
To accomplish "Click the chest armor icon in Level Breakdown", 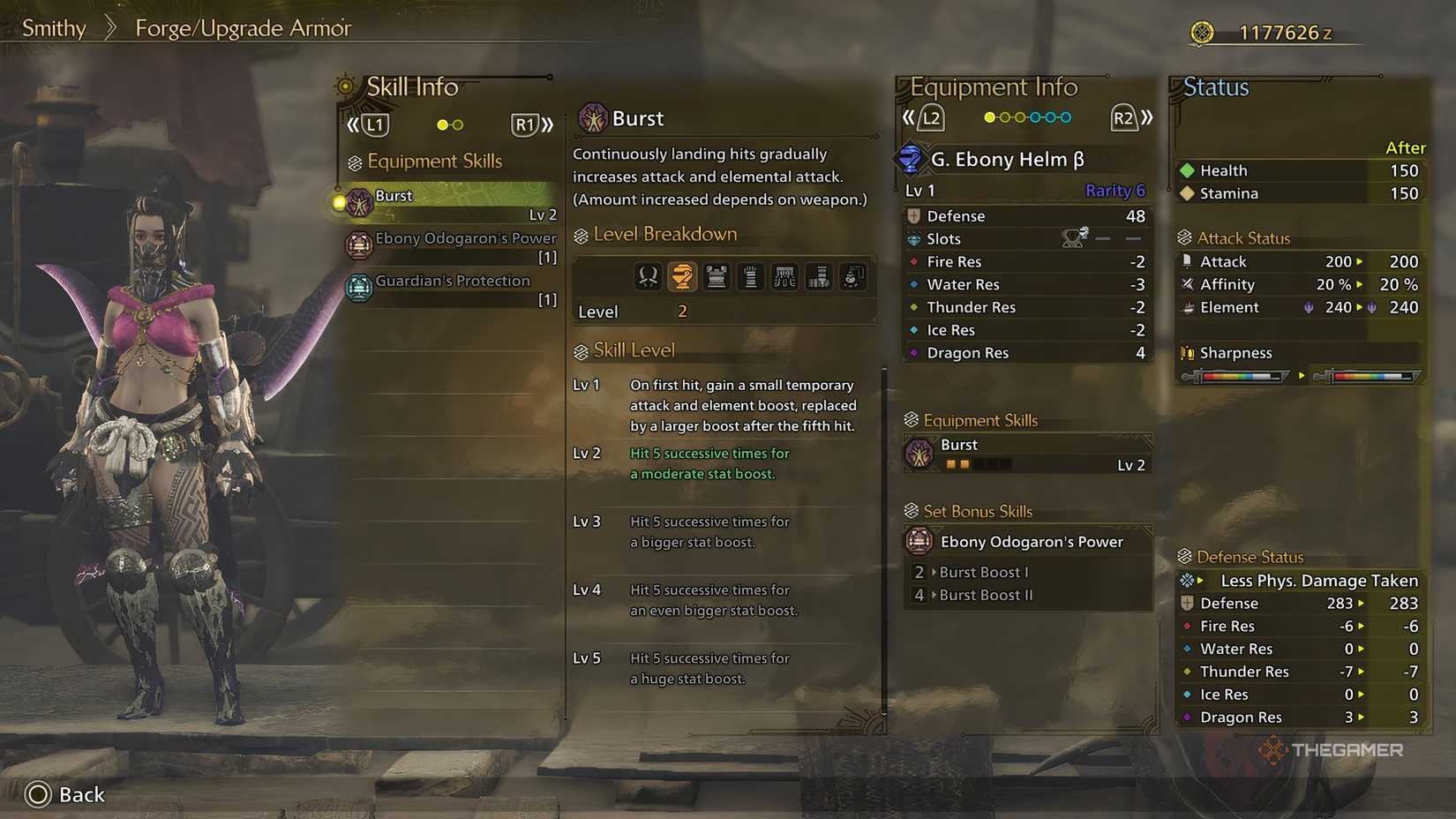I will pyautogui.click(x=717, y=276).
